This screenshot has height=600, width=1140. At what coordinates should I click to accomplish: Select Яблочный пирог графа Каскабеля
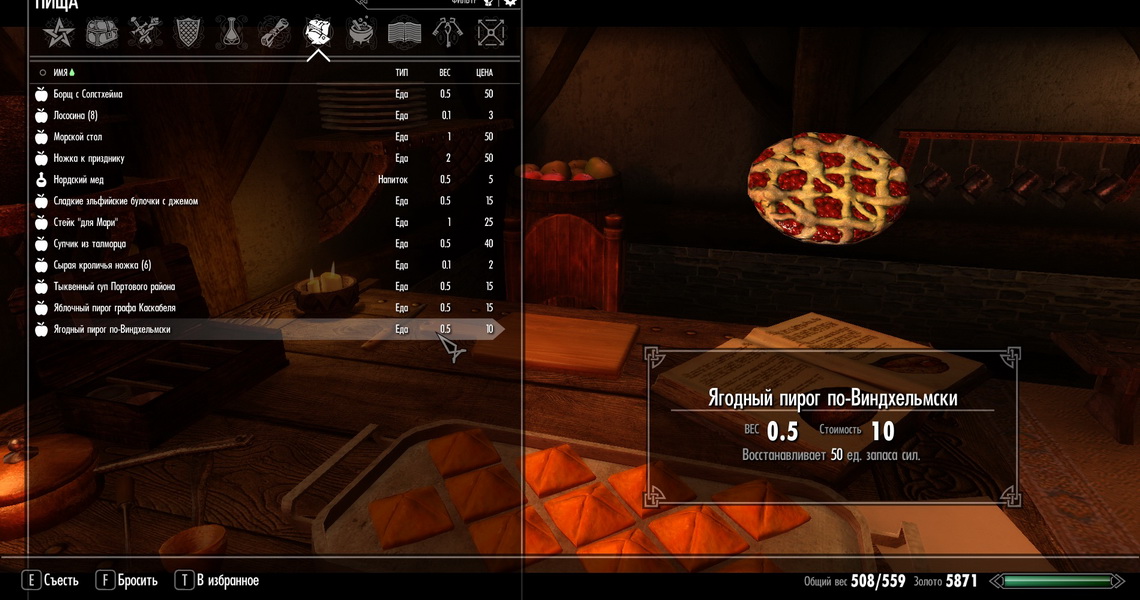click(114, 308)
